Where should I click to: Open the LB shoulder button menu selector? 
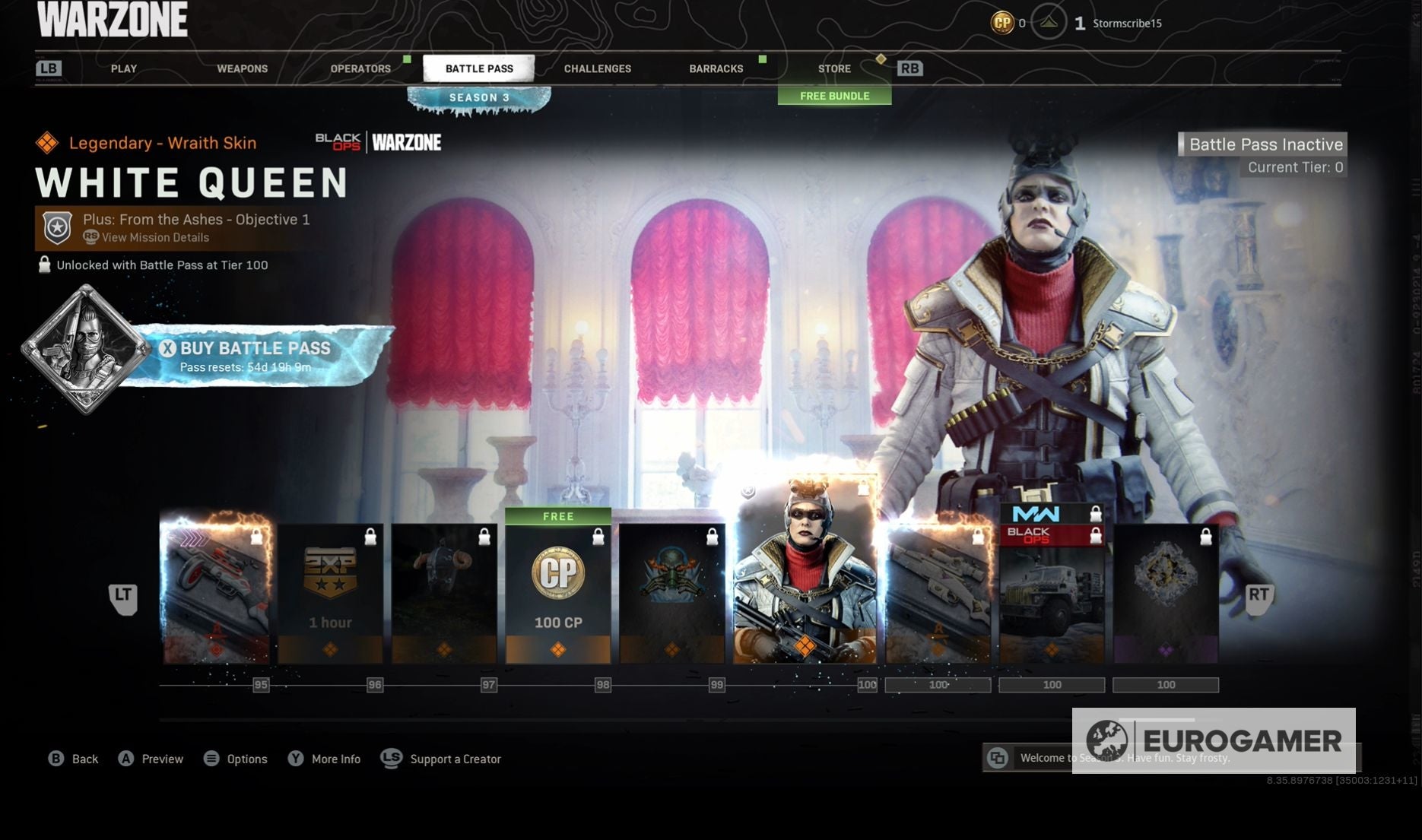[49, 68]
